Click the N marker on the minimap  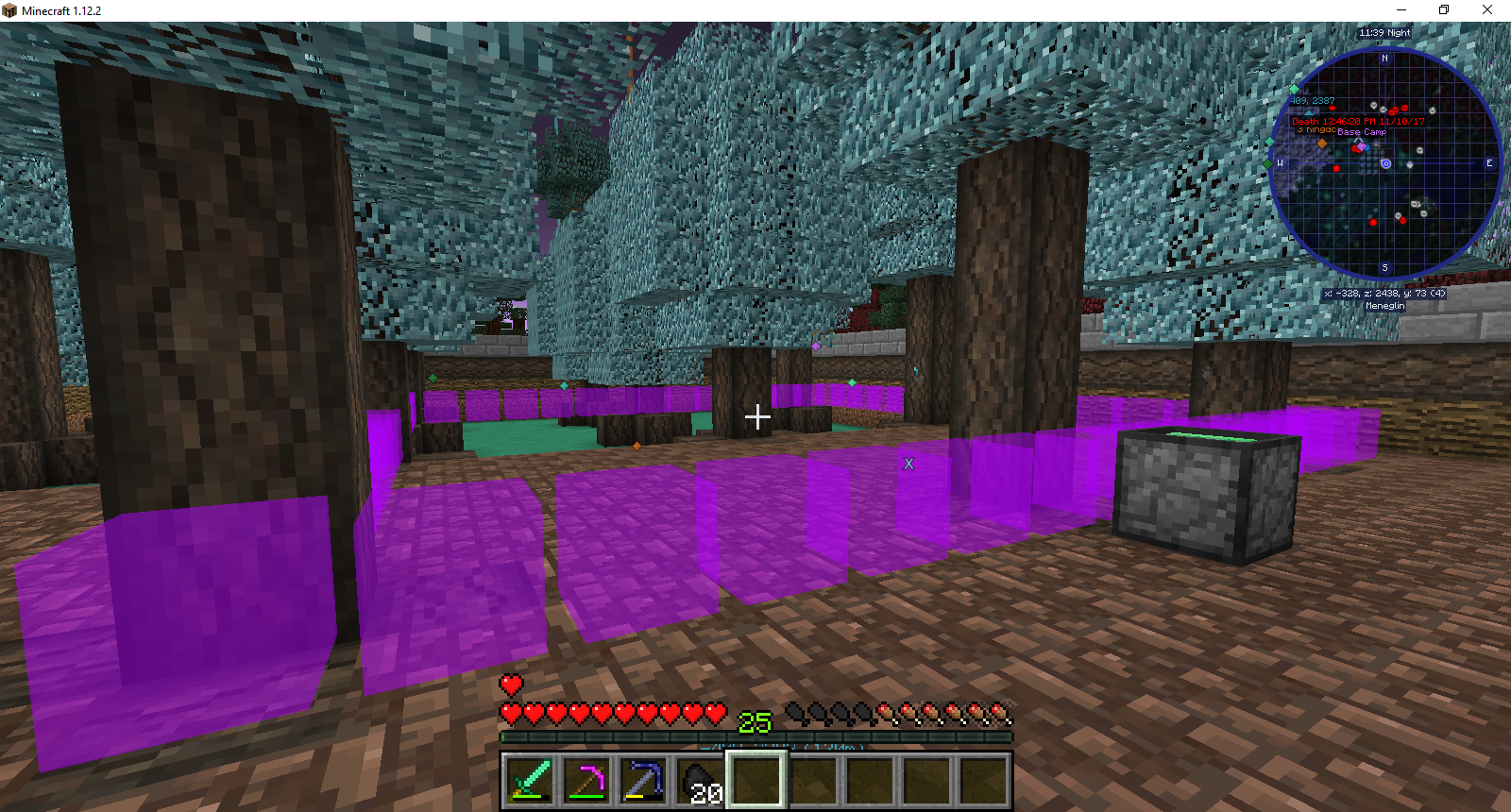coord(1384,58)
